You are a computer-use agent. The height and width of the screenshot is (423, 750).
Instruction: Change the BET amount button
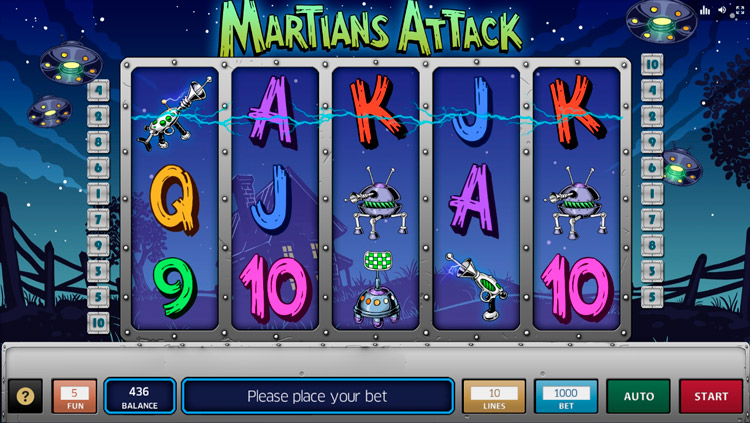tap(565, 396)
